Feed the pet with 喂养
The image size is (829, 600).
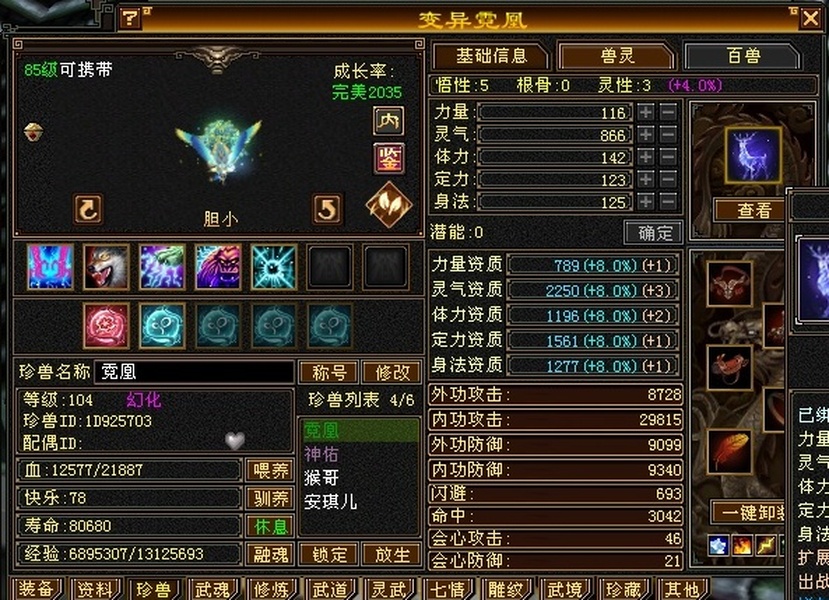(x=268, y=471)
